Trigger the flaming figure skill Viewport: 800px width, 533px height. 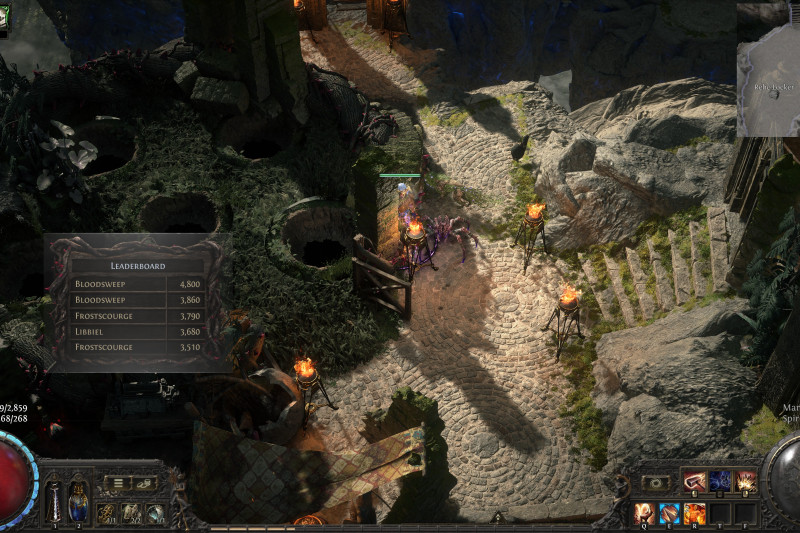point(695,513)
